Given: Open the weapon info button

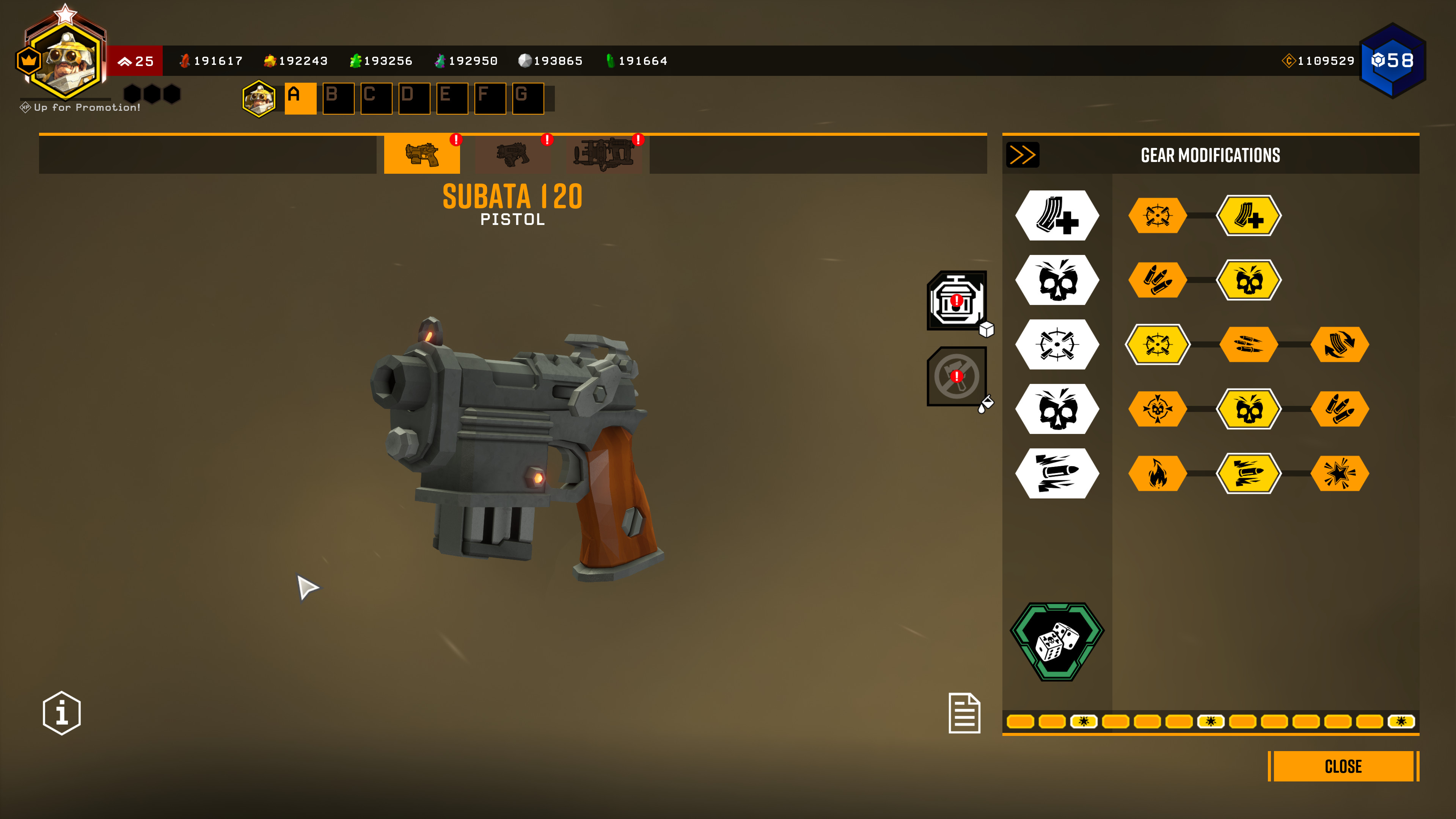Looking at the screenshot, I should pyautogui.click(x=61, y=713).
